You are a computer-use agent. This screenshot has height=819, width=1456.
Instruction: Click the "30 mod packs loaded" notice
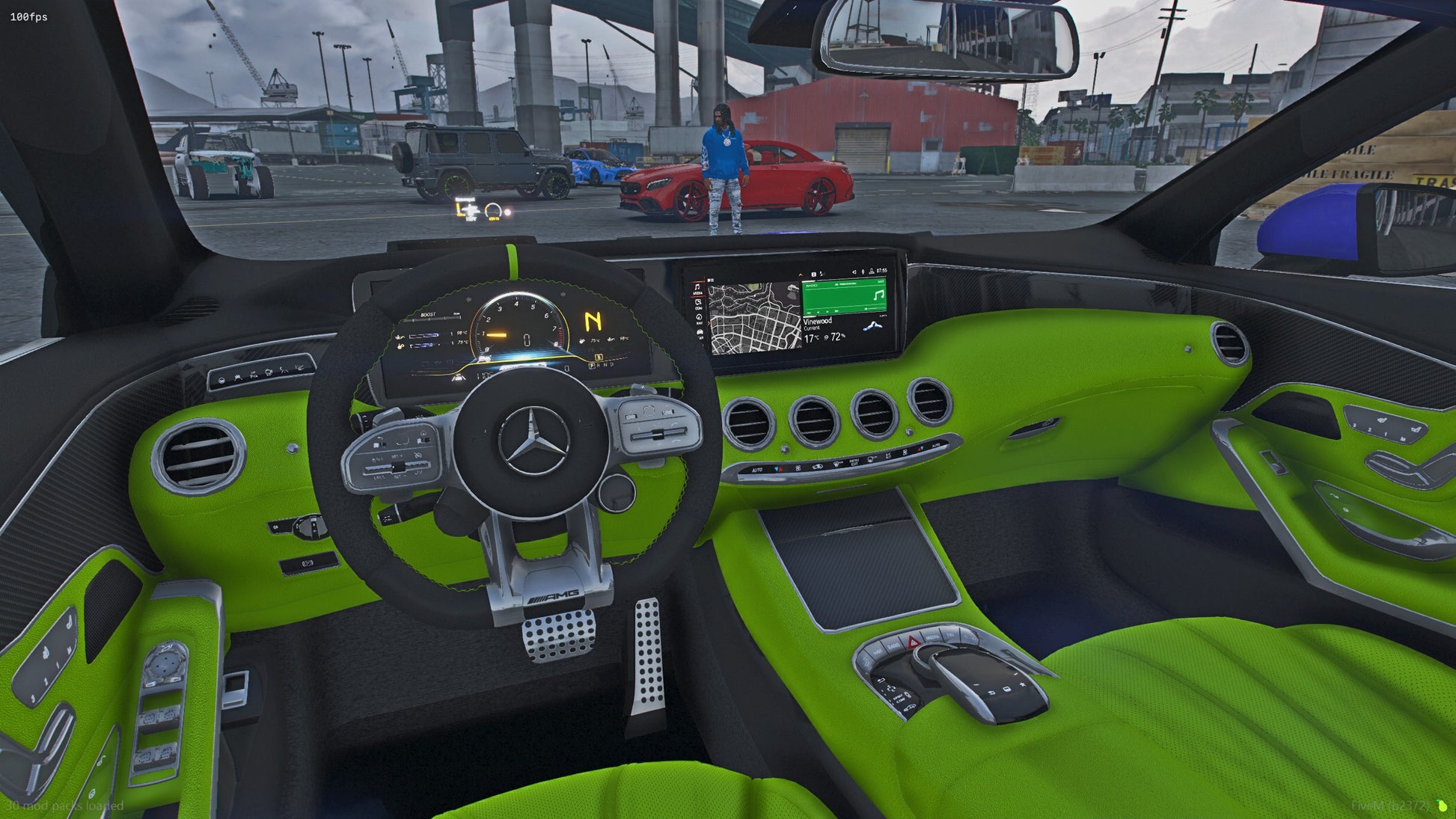[x=65, y=806]
